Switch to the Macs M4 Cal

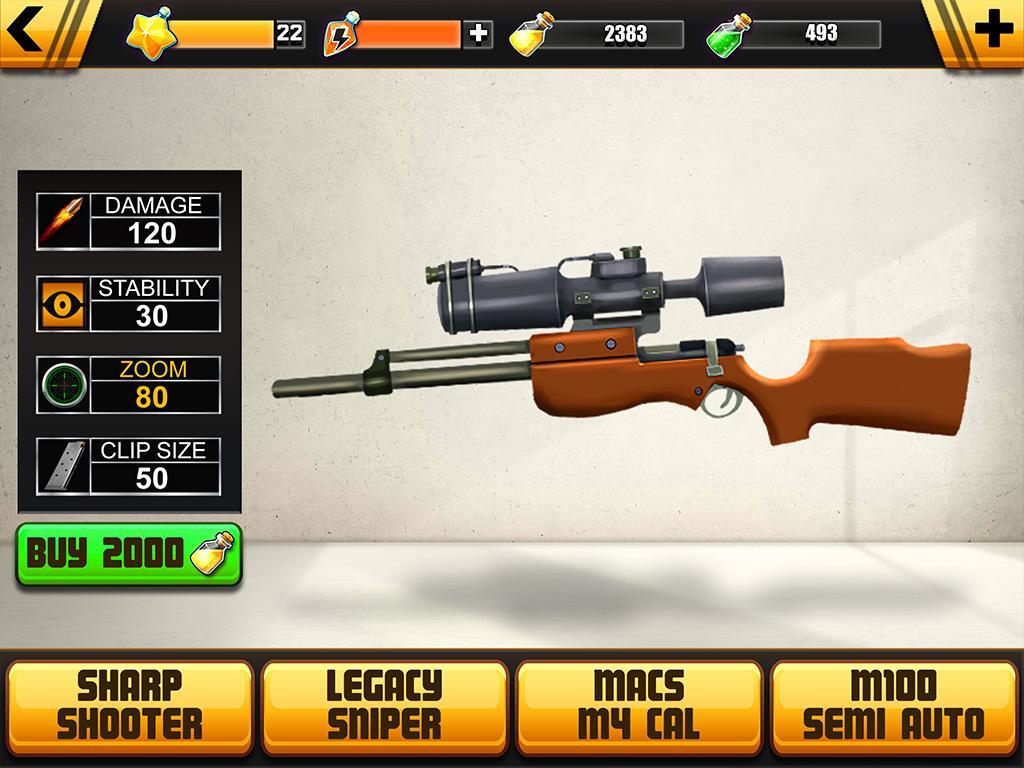point(639,704)
